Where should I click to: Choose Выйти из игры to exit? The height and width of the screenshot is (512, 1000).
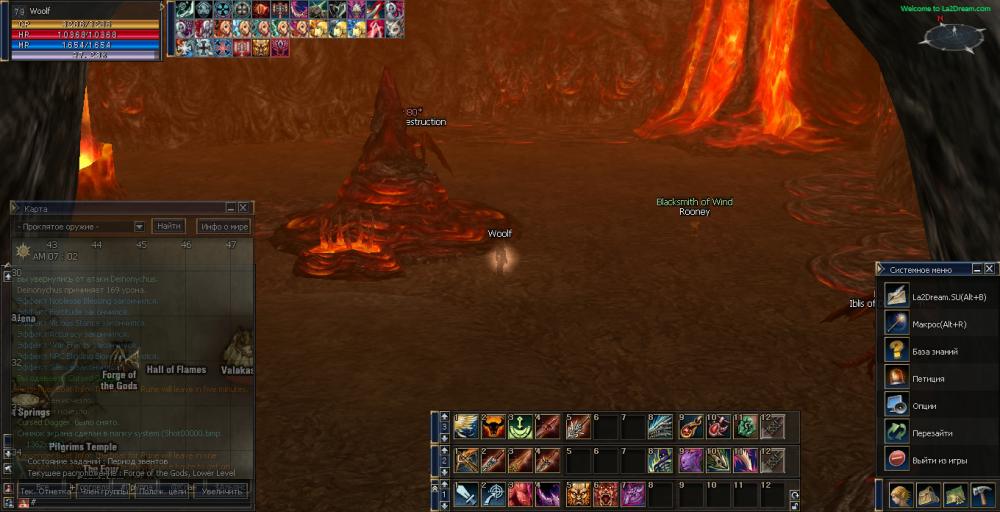(936, 460)
